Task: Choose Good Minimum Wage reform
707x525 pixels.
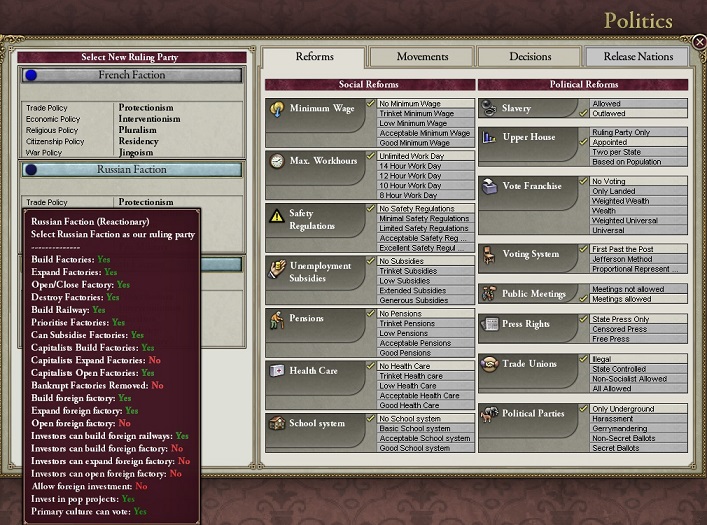Action: tap(425, 143)
